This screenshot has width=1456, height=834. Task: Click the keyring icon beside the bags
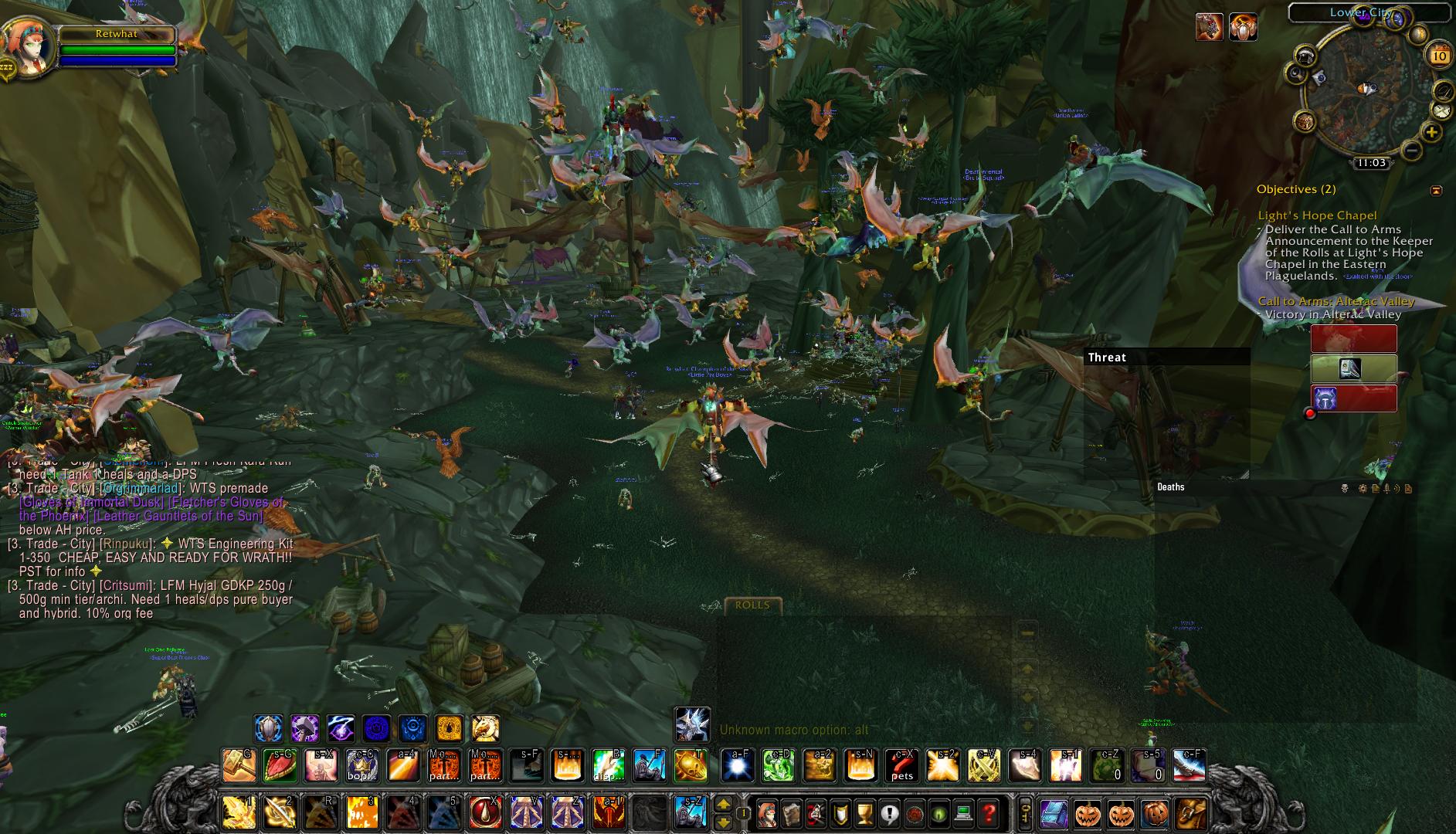tap(1025, 813)
